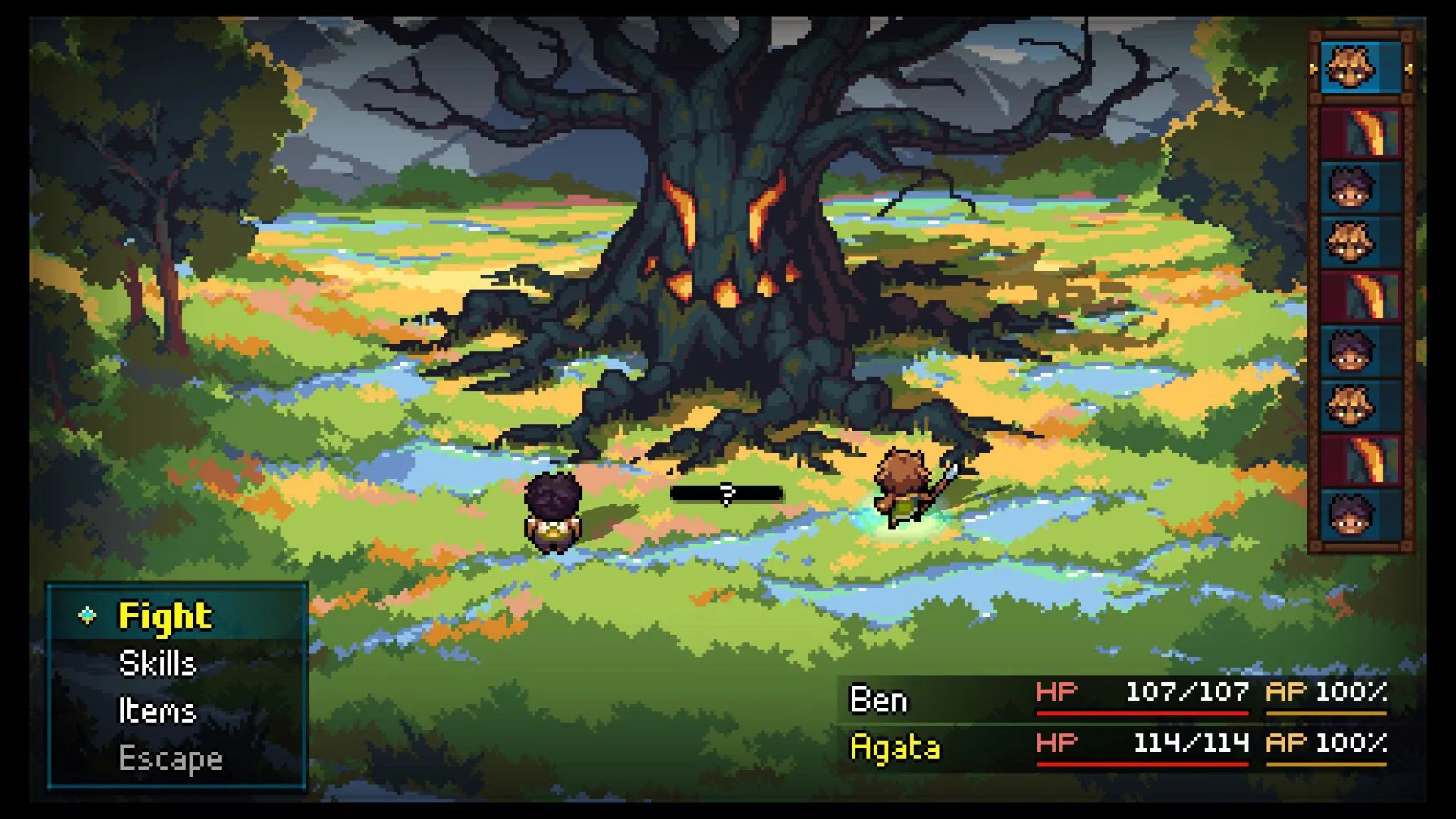
Task: Open the Skills menu
Action: click(x=158, y=664)
